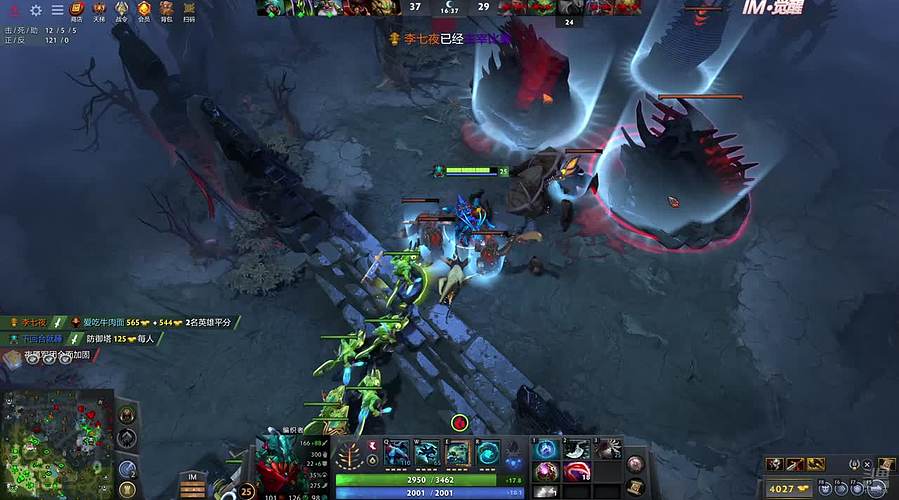Open the 背包 backpack button
The width and height of the screenshot is (899, 500).
(x=166, y=11)
